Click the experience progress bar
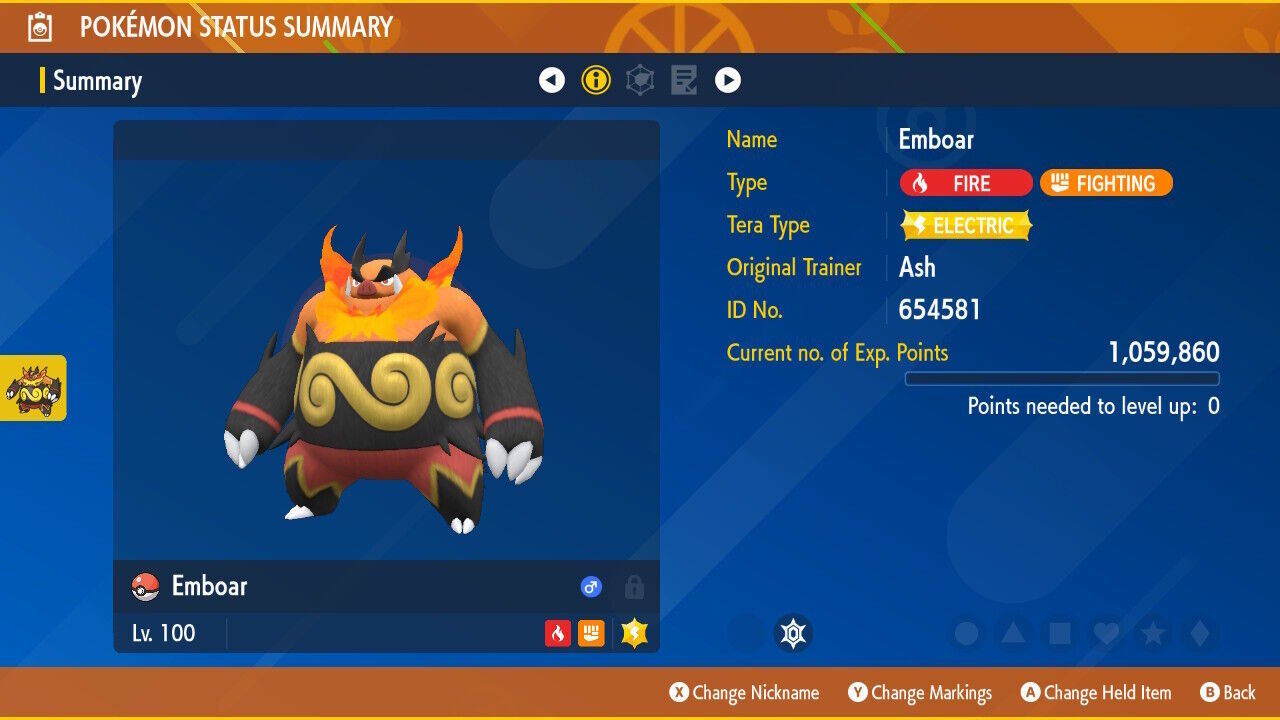Screen dimensions: 1280x720 (1062, 378)
